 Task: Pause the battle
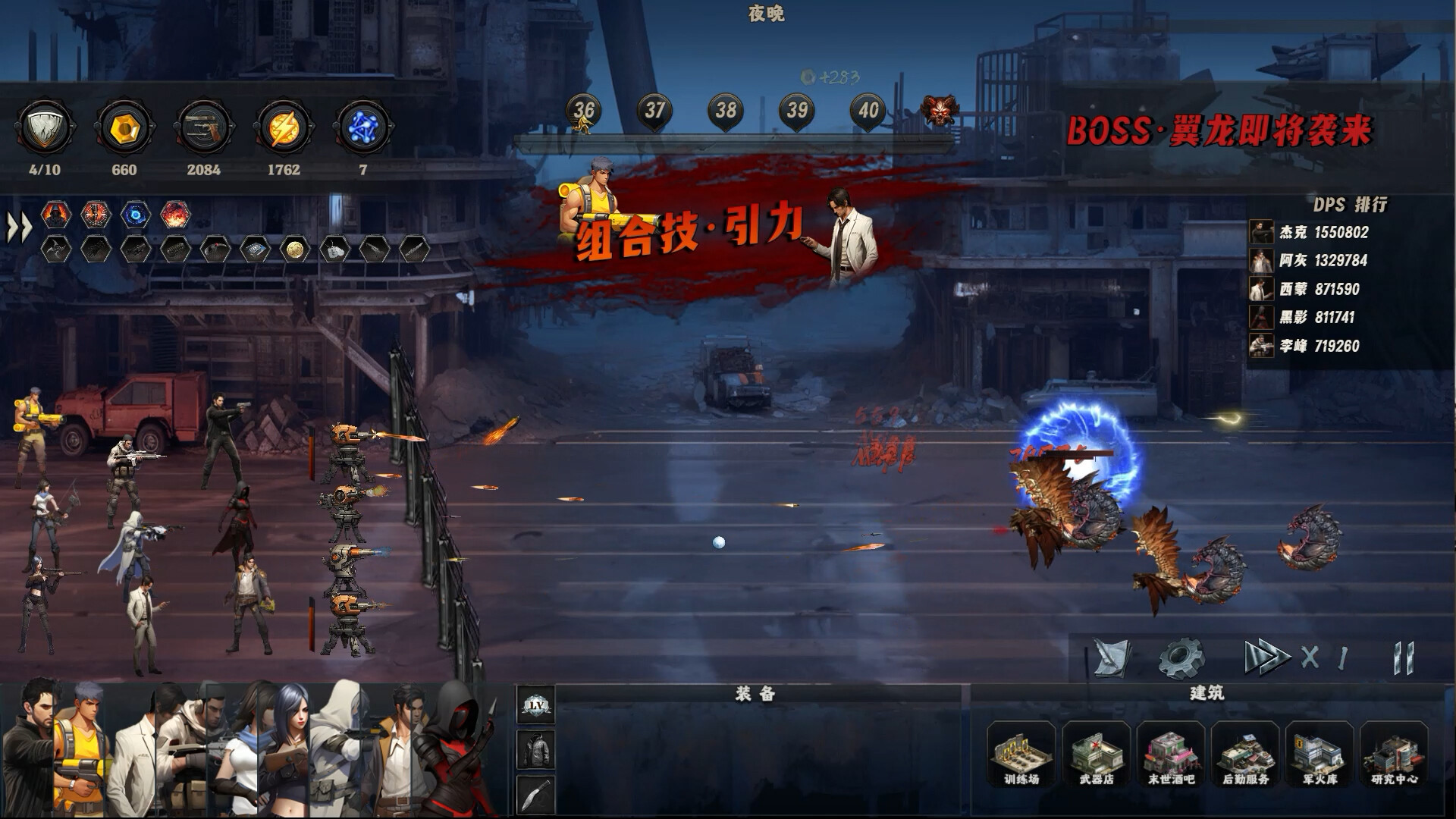(x=1404, y=657)
